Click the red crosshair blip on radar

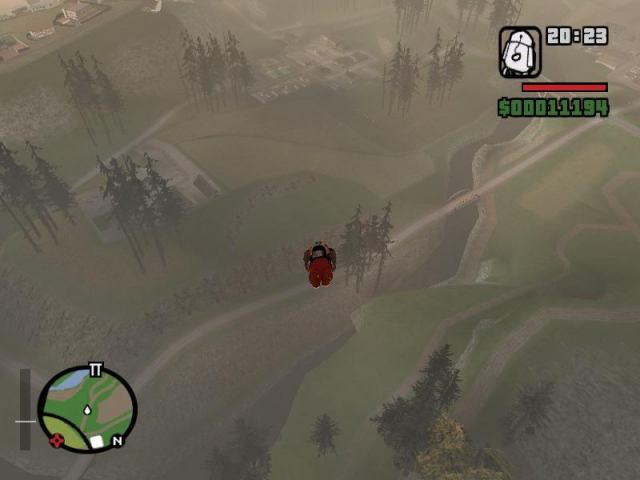57,438
